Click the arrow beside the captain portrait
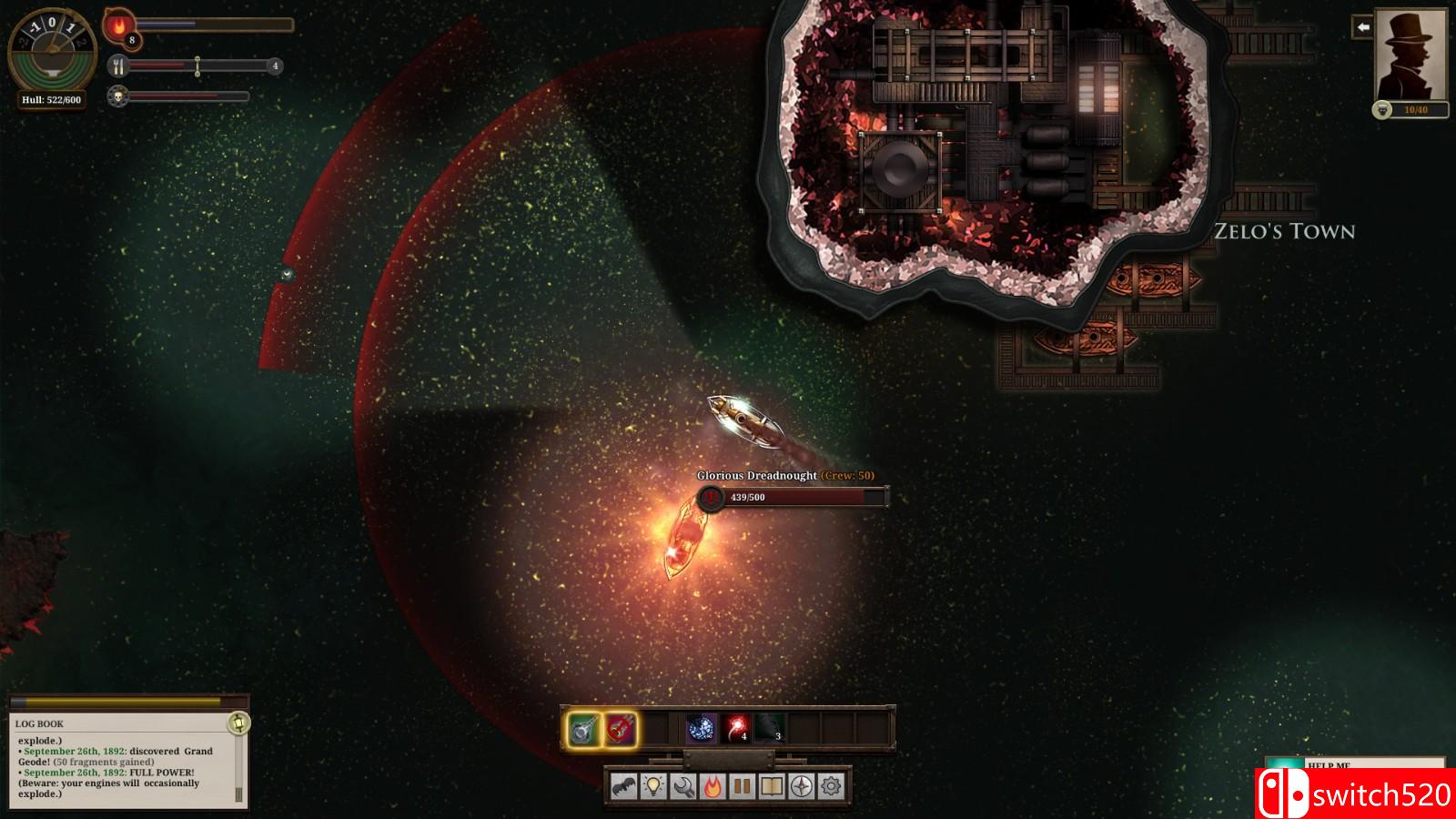Image resolution: width=1456 pixels, height=819 pixels. pos(1362,27)
